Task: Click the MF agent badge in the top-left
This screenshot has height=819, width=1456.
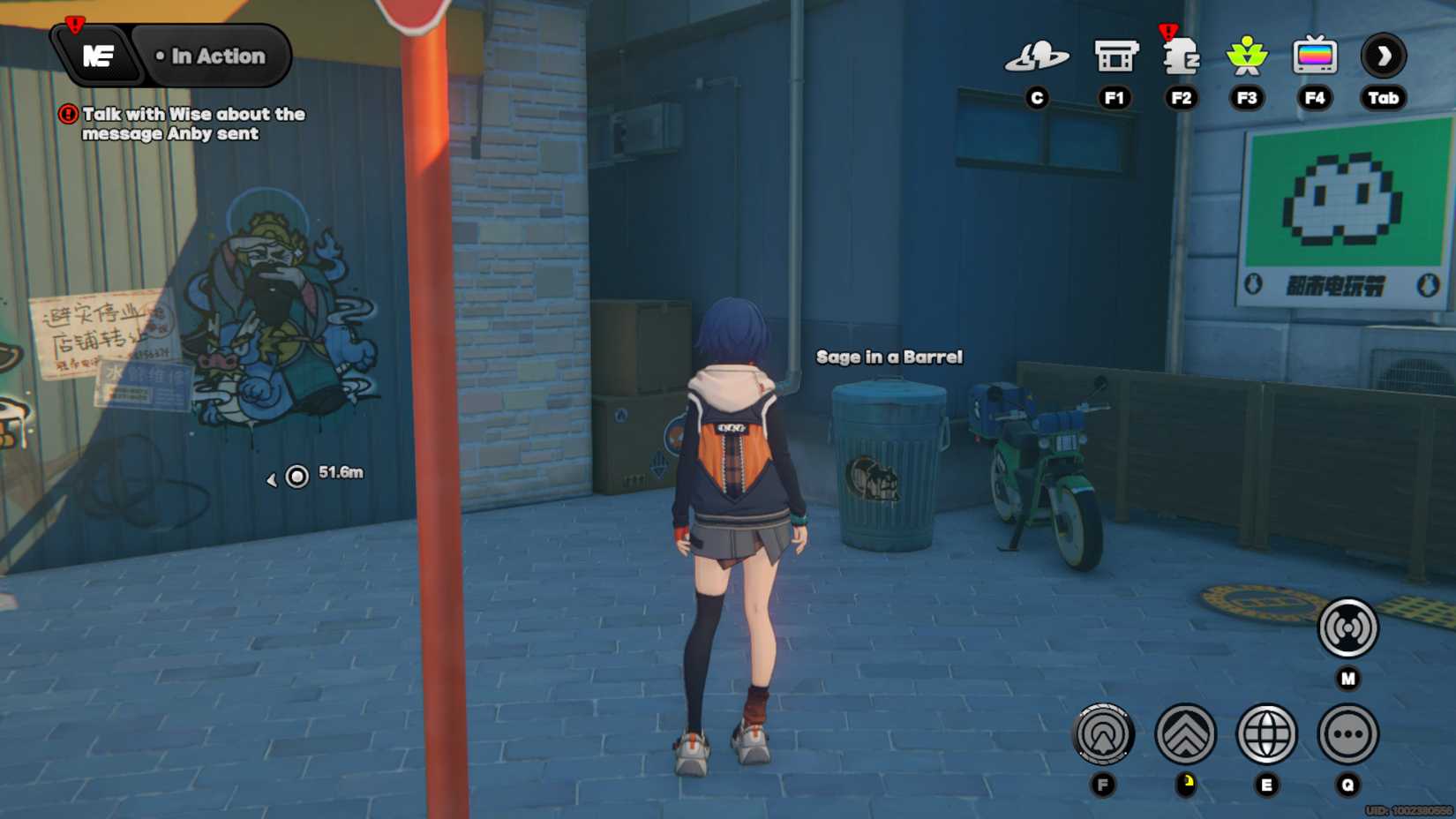Action: pos(99,56)
